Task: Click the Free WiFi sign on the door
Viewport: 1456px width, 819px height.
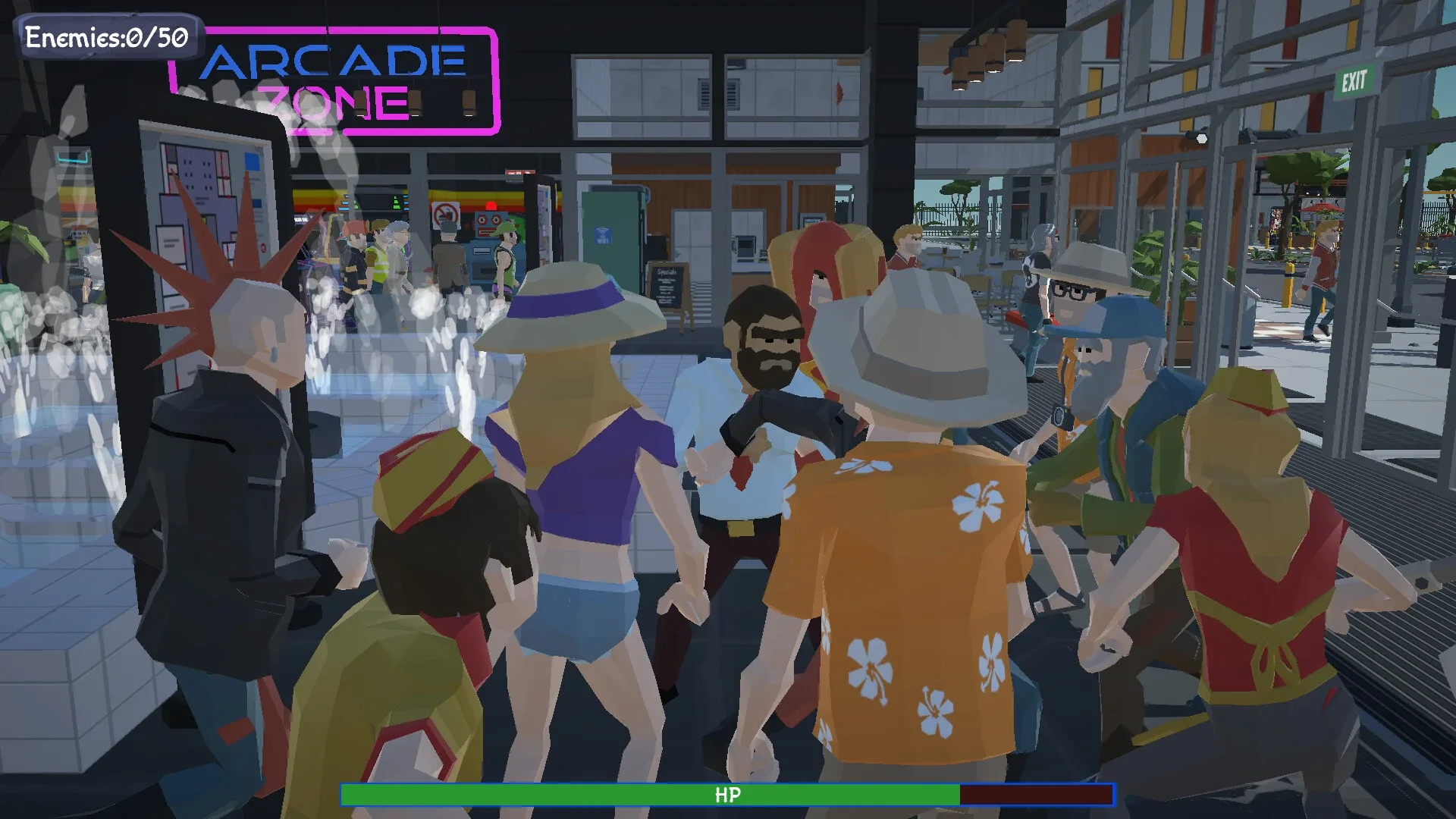Action: pos(604,237)
